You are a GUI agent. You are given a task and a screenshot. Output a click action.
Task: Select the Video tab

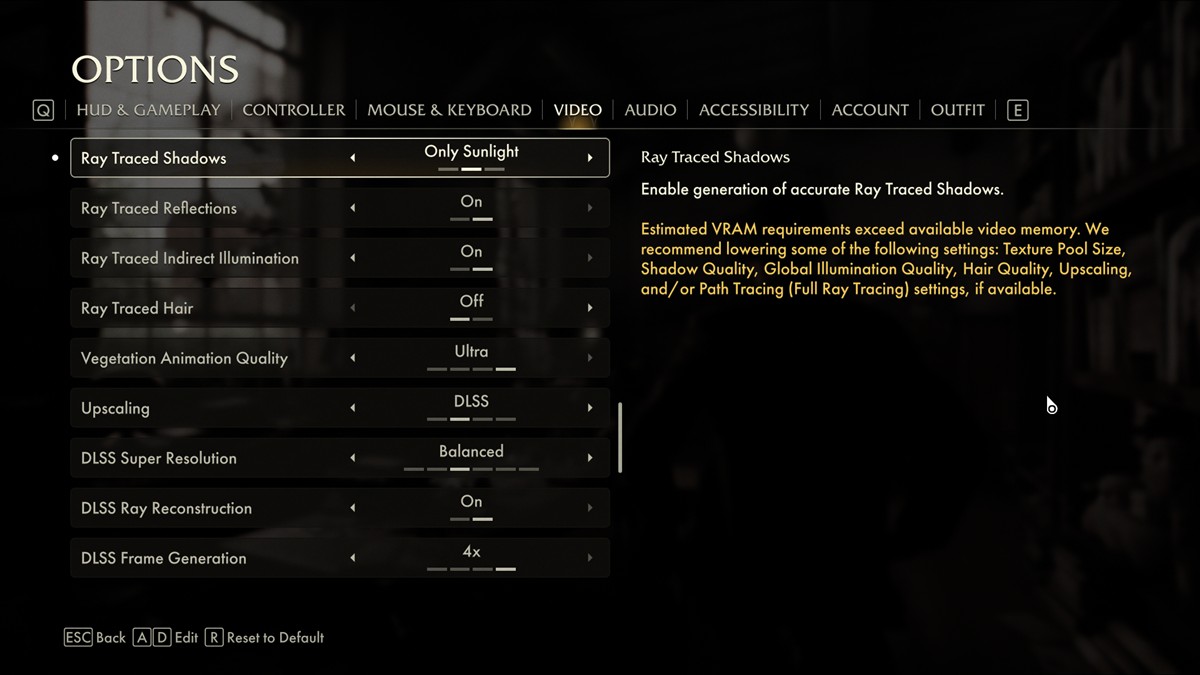tap(578, 110)
